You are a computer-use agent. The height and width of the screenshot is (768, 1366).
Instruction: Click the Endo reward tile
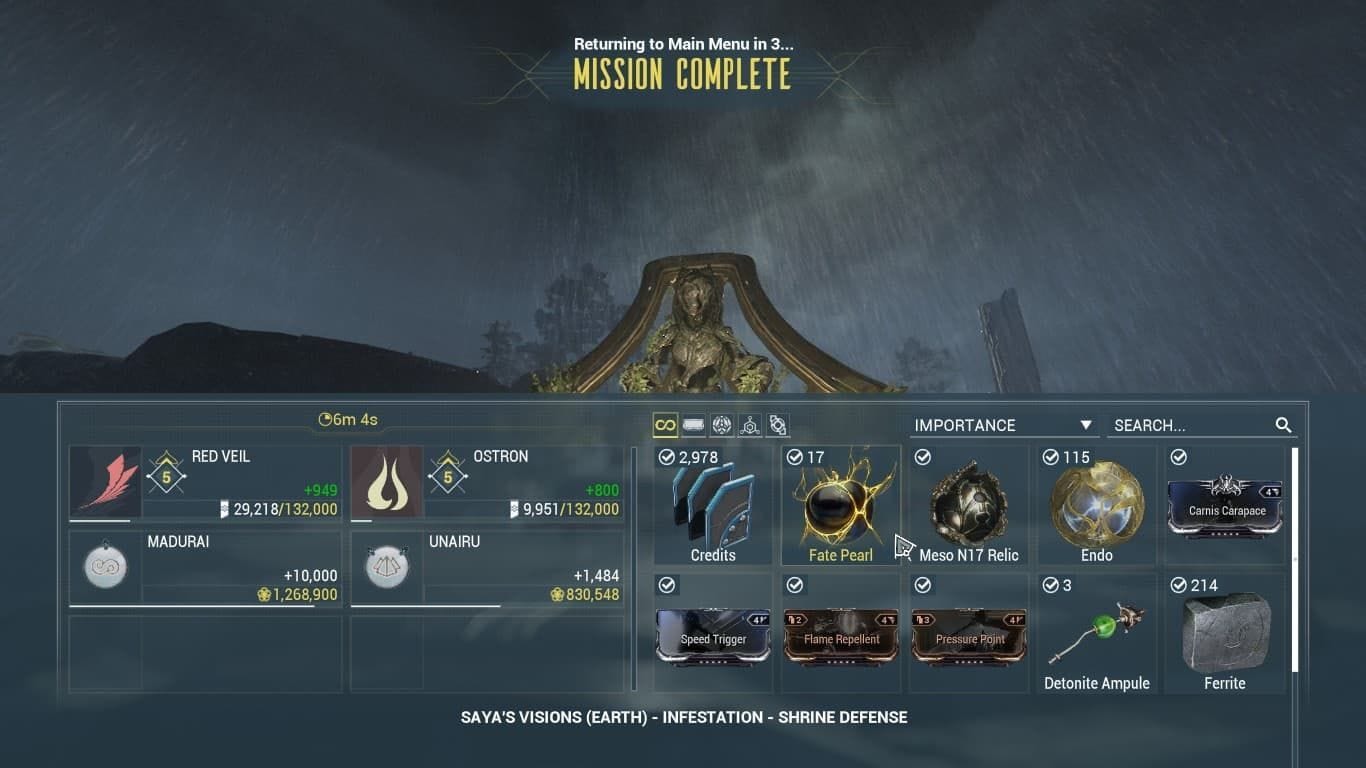click(1096, 503)
